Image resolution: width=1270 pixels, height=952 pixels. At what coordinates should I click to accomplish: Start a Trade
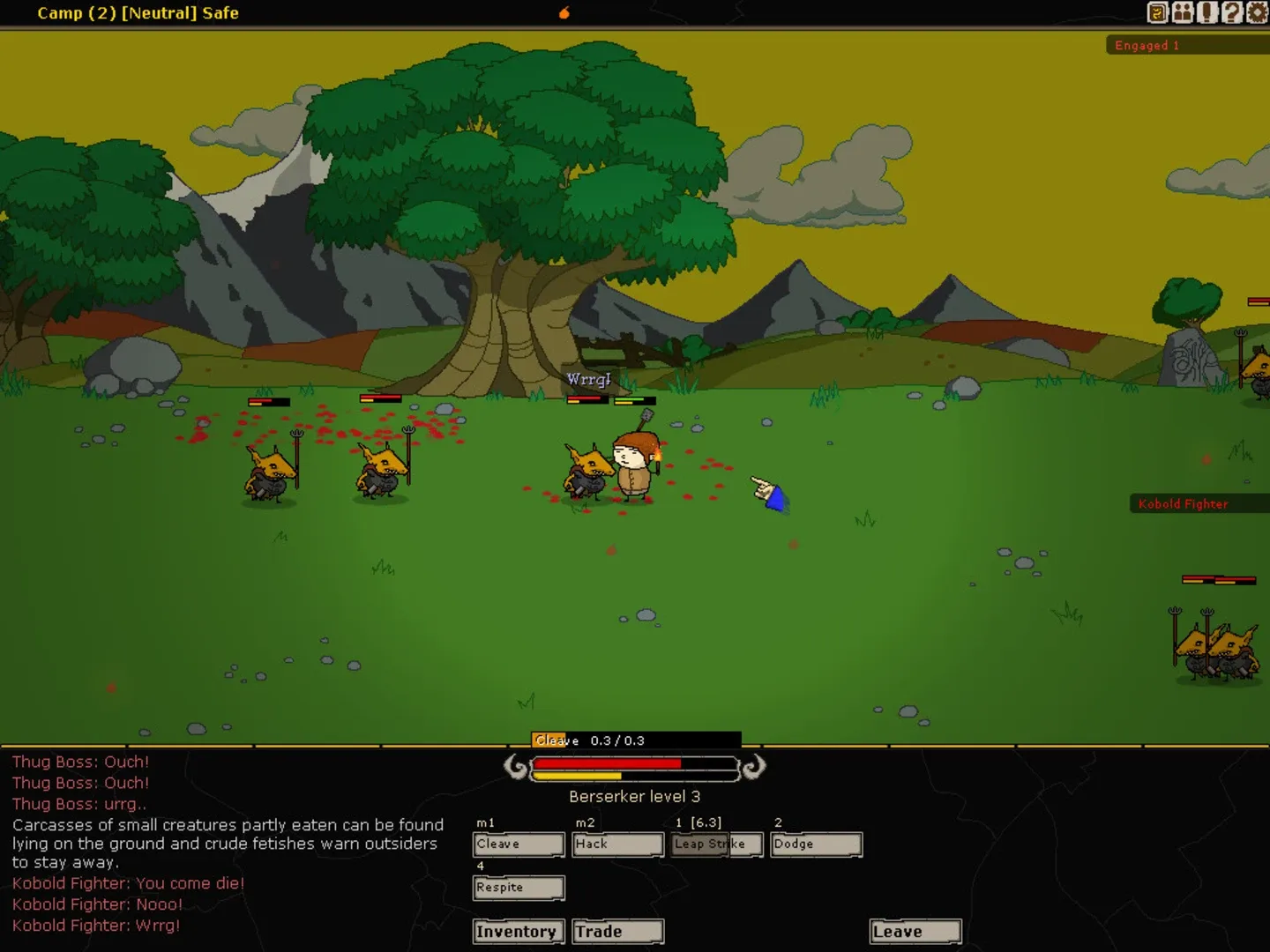point(616,931)
